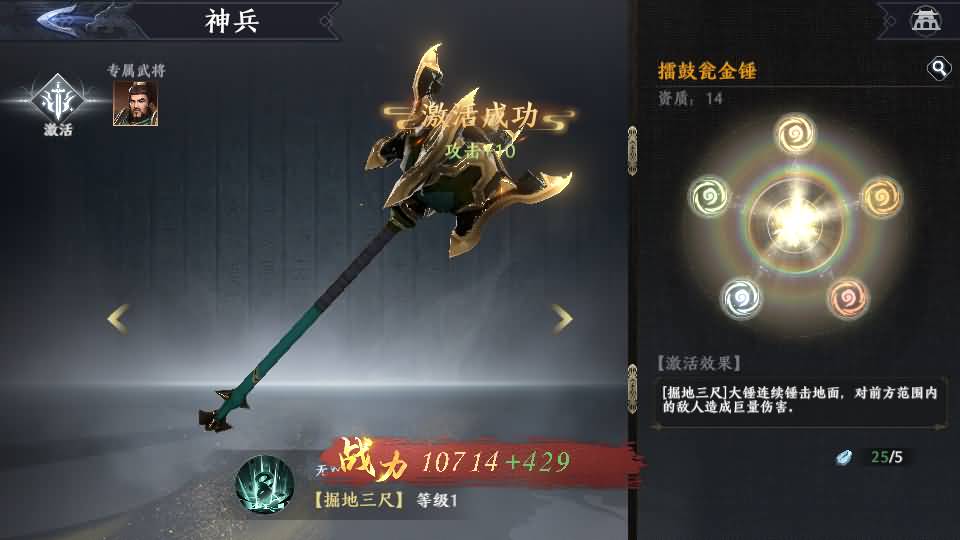This screenshot has height=540, width=960.
Task: Click the 激活 activate emblem icon
Action: (x=57, y=99)
